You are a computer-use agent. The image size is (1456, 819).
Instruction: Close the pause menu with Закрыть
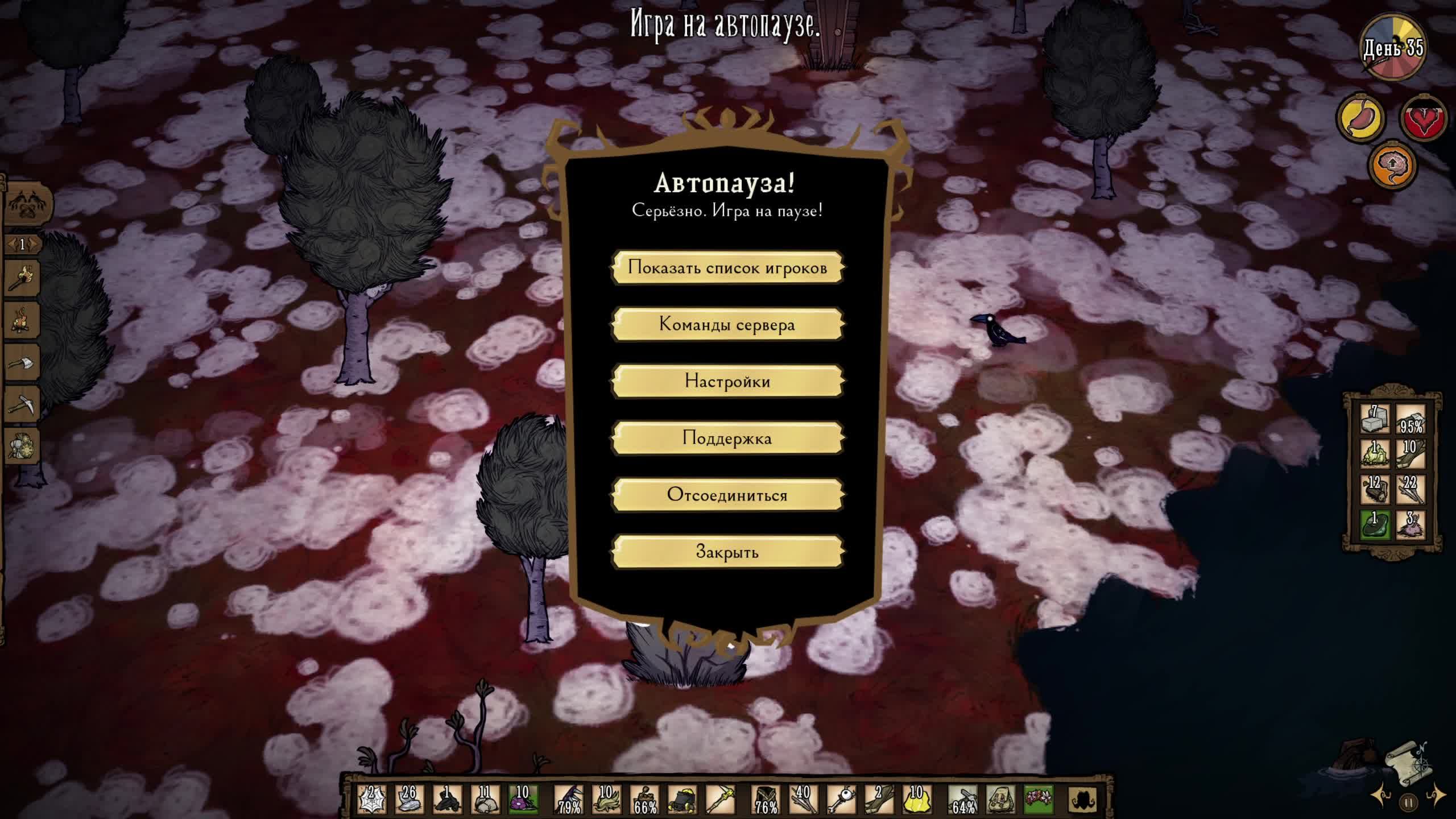(x=727, y=552)
